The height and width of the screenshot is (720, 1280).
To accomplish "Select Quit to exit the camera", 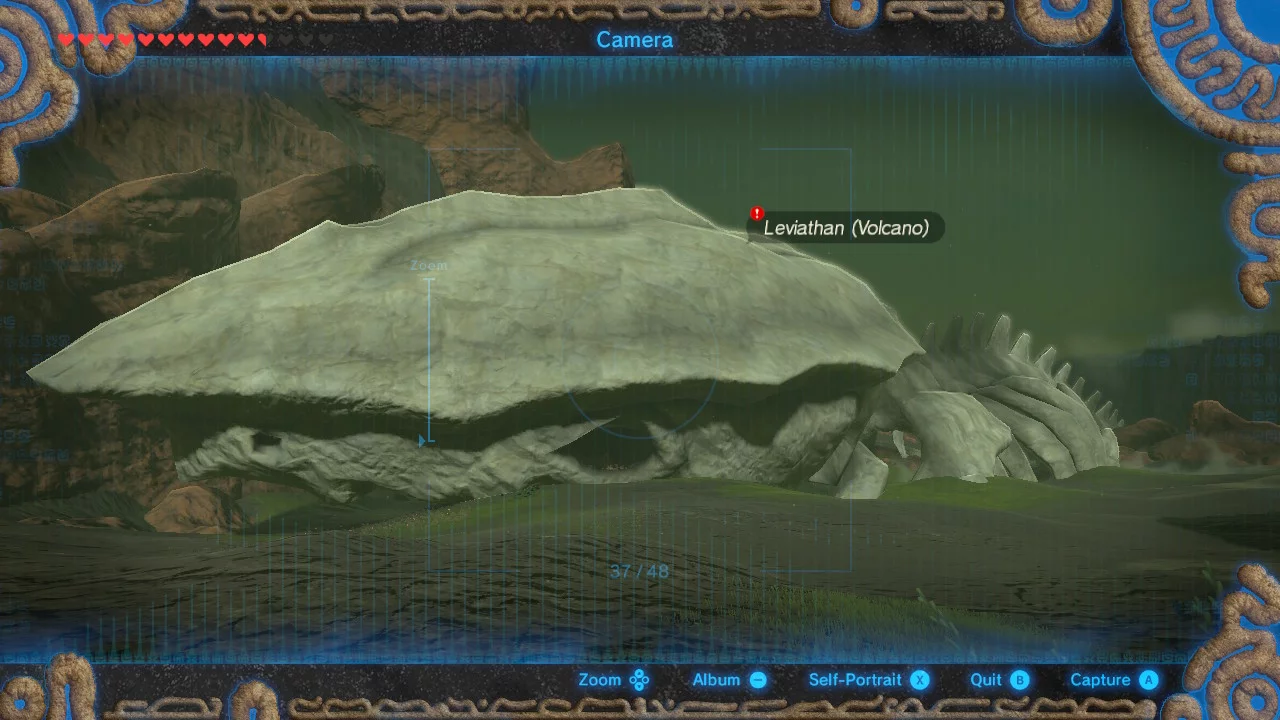I will pyautogui.click(x=998, y=680).
